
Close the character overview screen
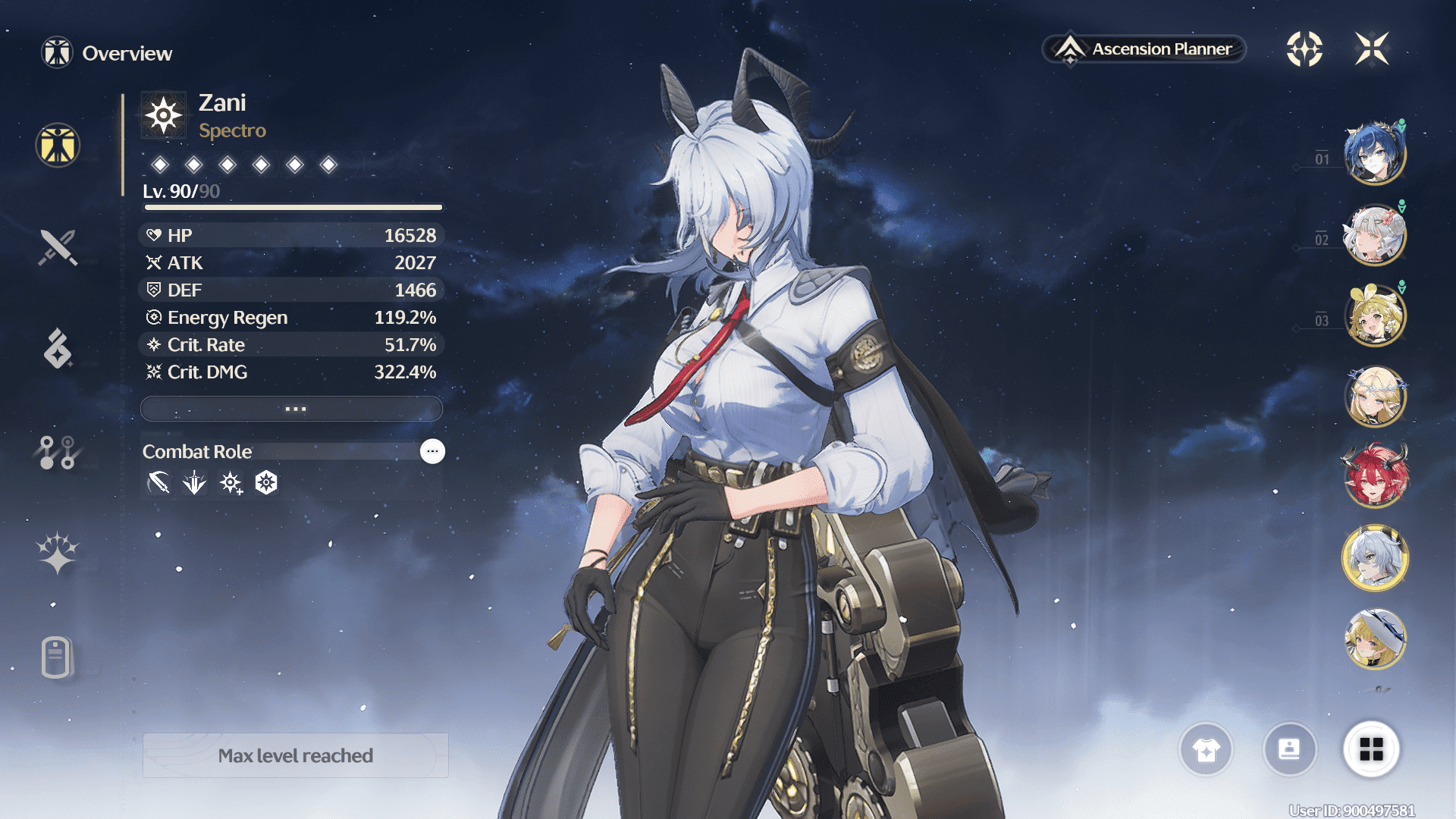click(x=1372, y=49)
